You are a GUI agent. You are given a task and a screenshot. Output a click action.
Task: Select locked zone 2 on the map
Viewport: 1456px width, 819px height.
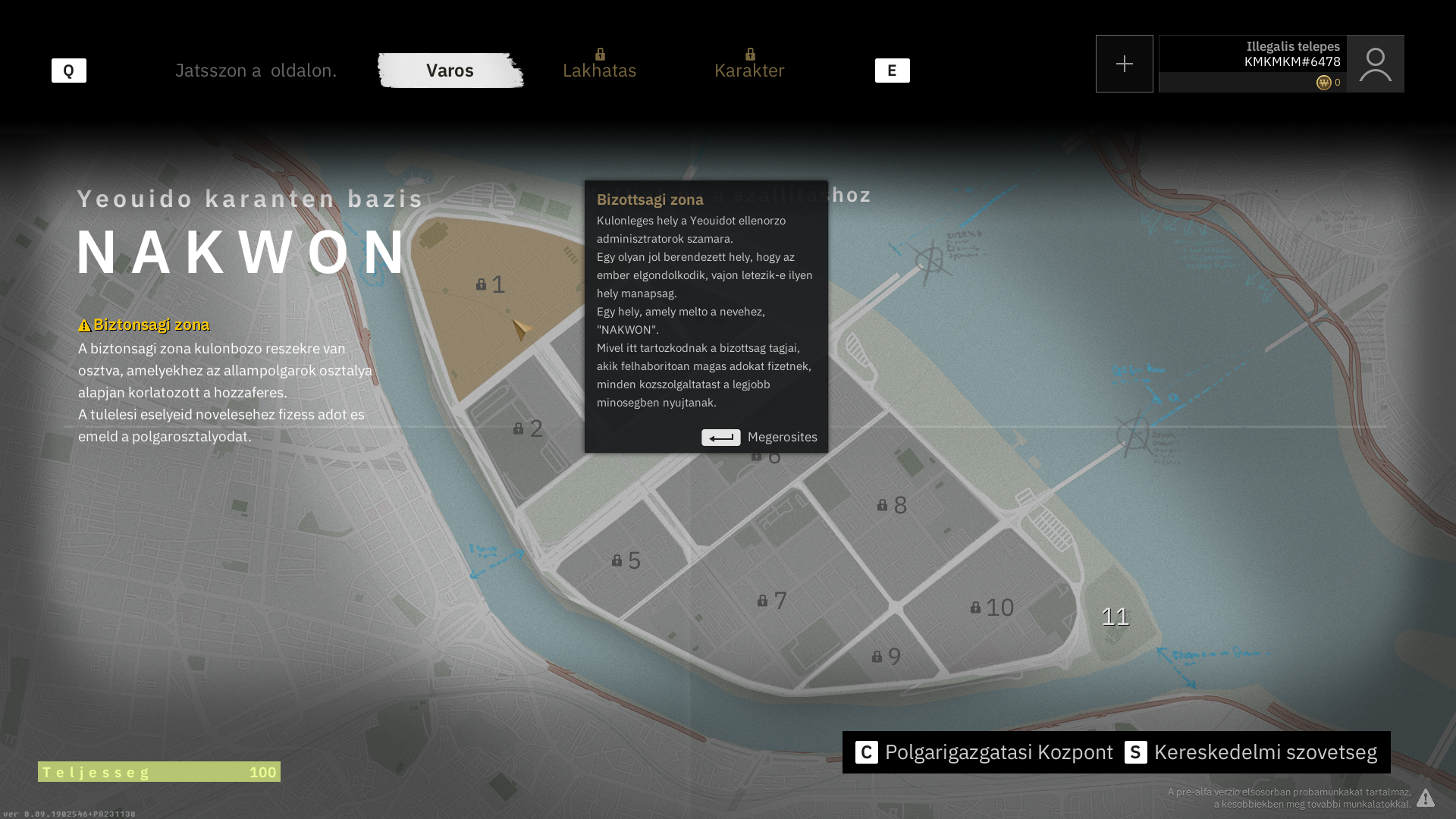pyautogui.click(x=529, y=428)
